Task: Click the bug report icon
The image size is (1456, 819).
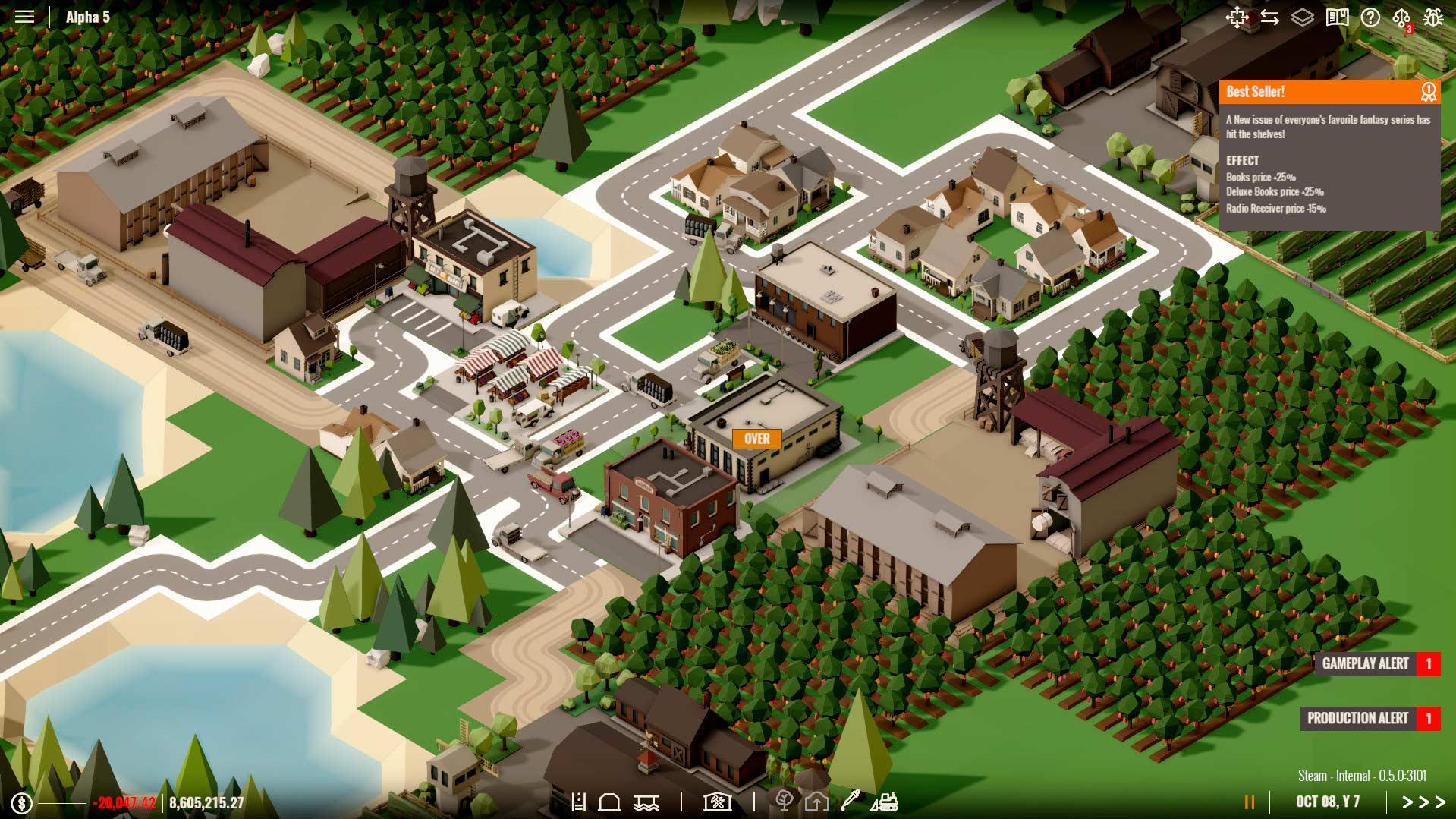Action: [1433, 17]
